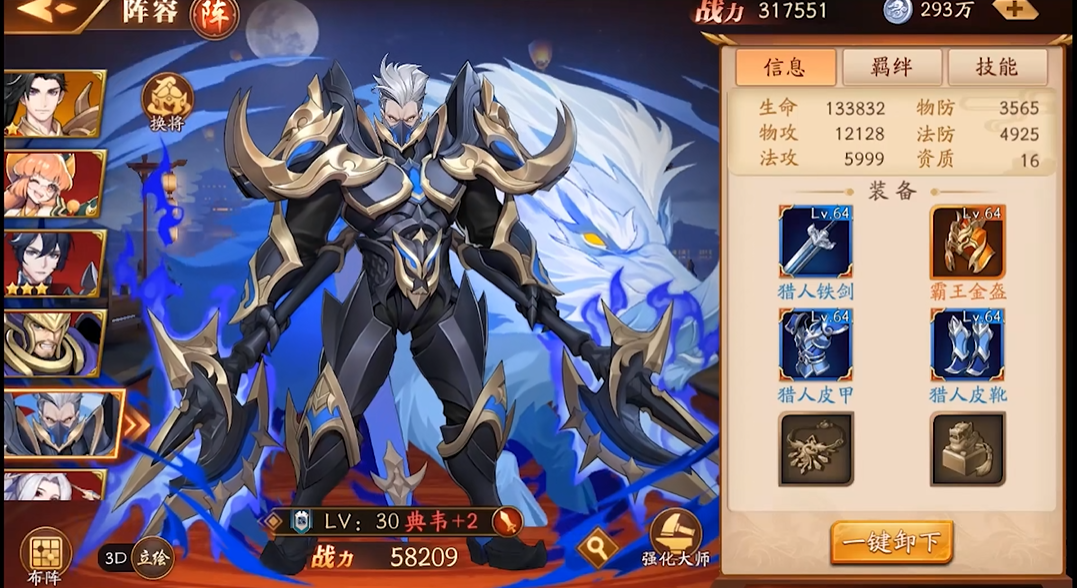The height and width of the screenshot is (588, 1077).
Task: Inspect the 霸王金盔 helmet slot
Action: (967, 242)
